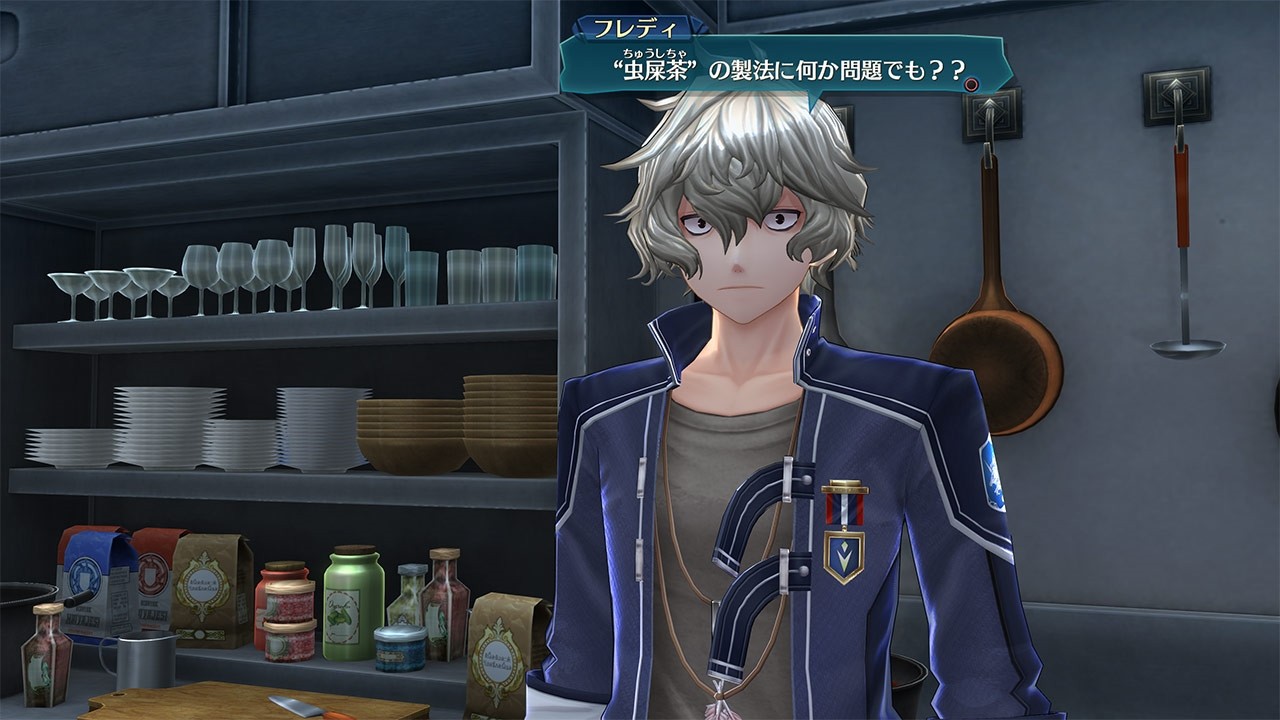Select the blue emblem badge below the medal

pyautogui.click(x=843, y=556)
